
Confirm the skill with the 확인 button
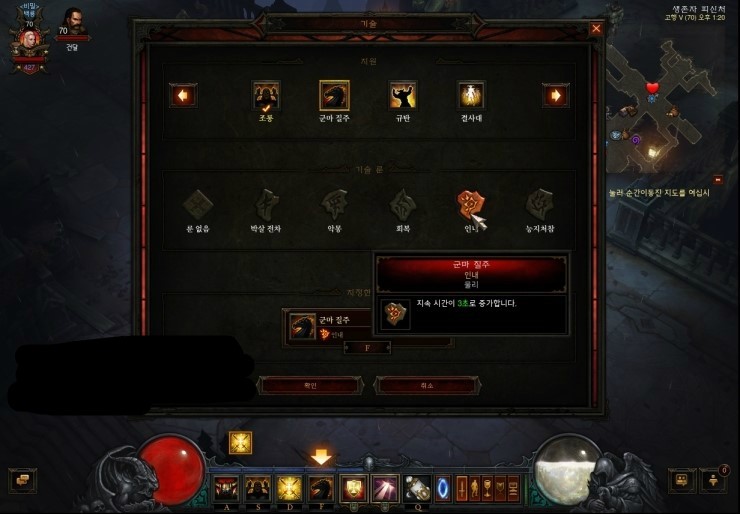point(308,385)
